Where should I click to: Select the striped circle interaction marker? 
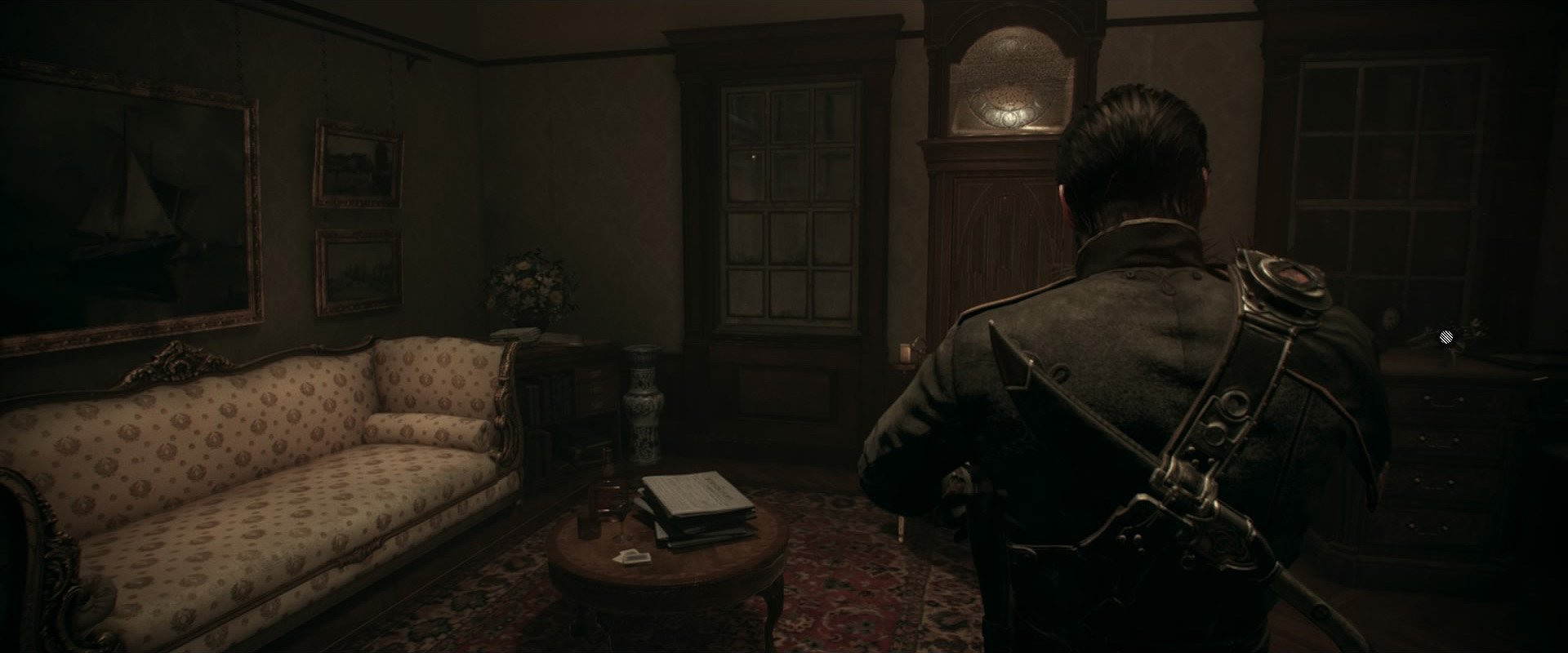[x=1445, y=336]
